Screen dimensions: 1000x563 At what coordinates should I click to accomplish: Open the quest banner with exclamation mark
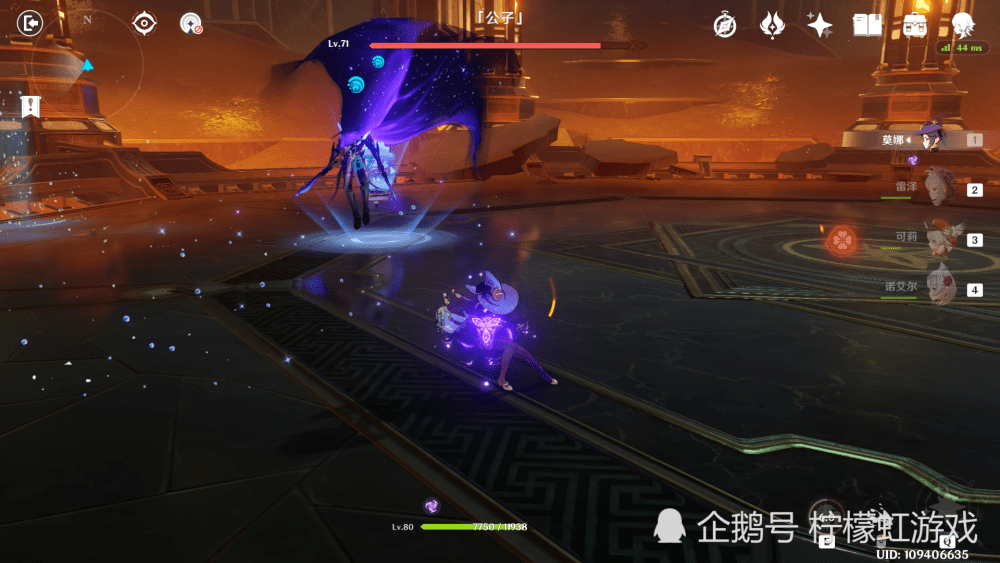coord(31,106)
